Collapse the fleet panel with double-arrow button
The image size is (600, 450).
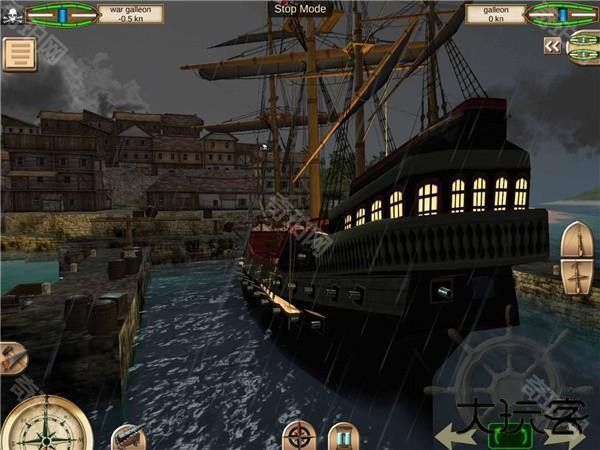[x=552, y=45]
